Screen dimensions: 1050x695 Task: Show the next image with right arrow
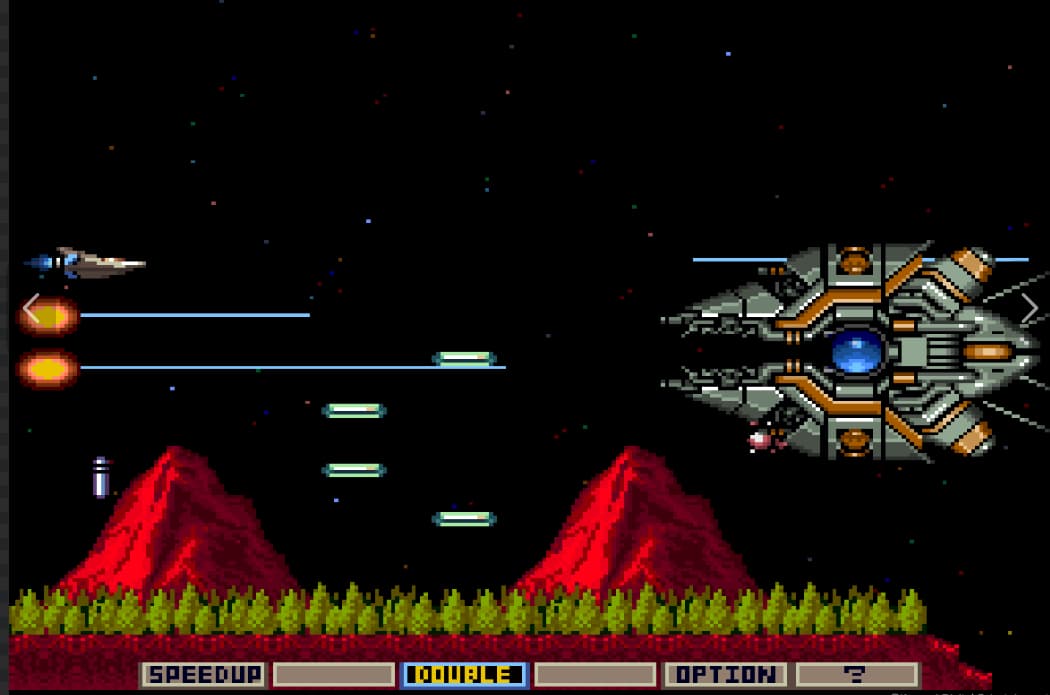(1029, 309)
